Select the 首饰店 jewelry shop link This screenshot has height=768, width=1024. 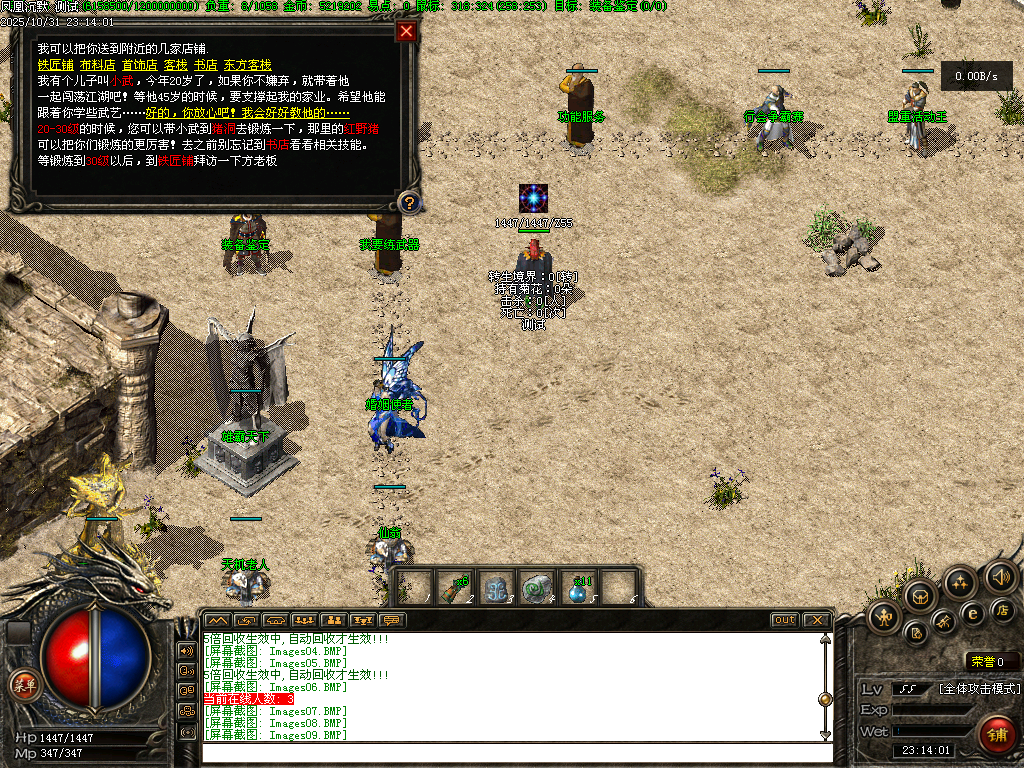(x=139, y=65)
